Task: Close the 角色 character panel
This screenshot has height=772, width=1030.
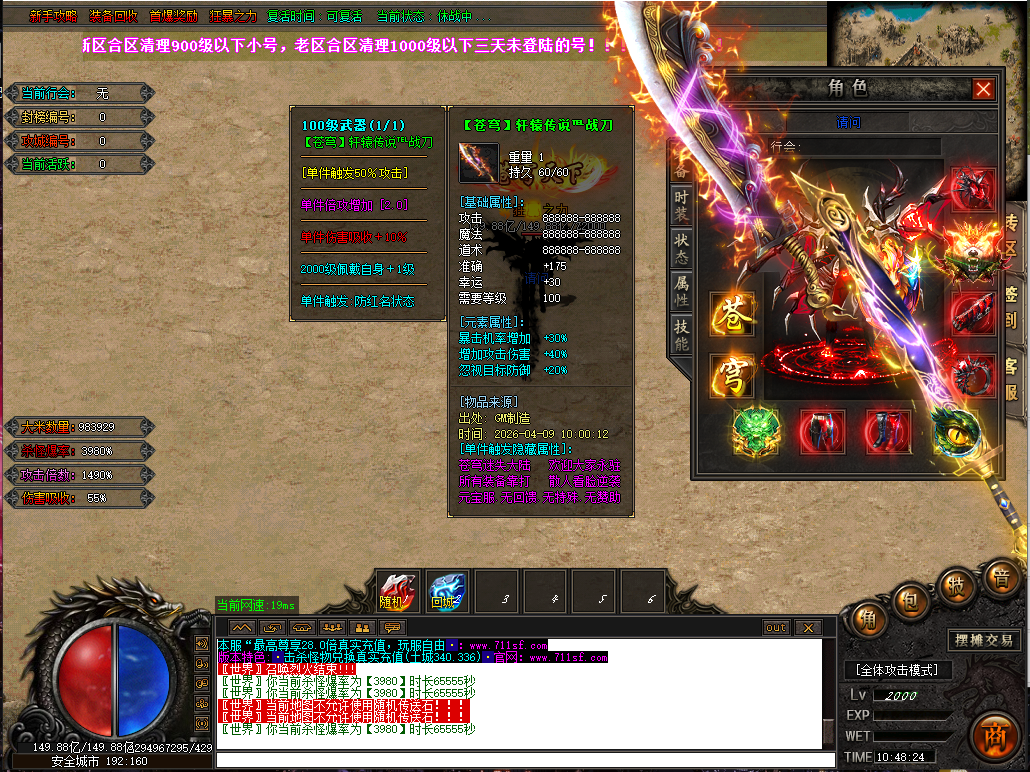Action: 983,90
